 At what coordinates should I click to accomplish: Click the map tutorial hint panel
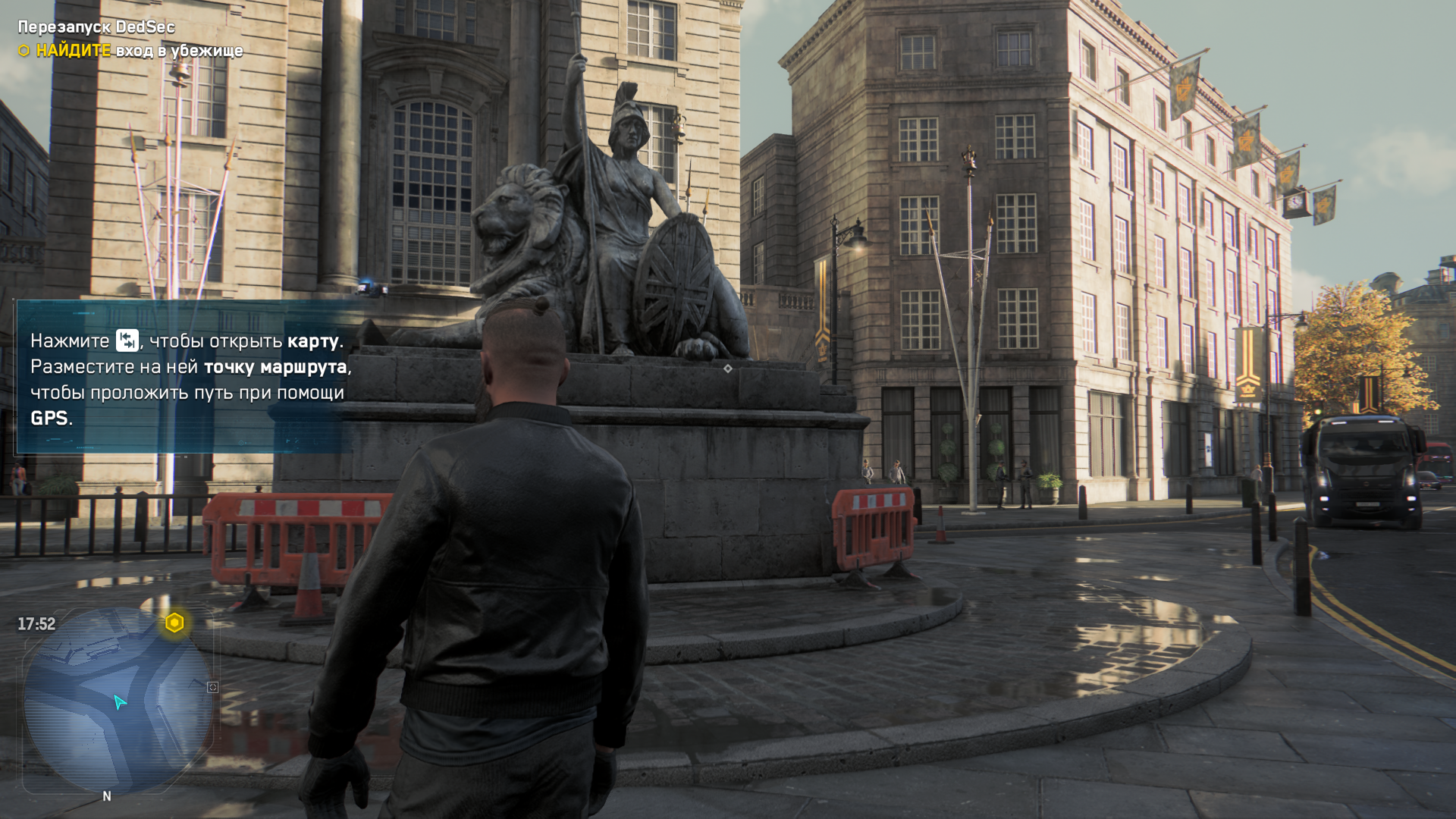point(184,378)
